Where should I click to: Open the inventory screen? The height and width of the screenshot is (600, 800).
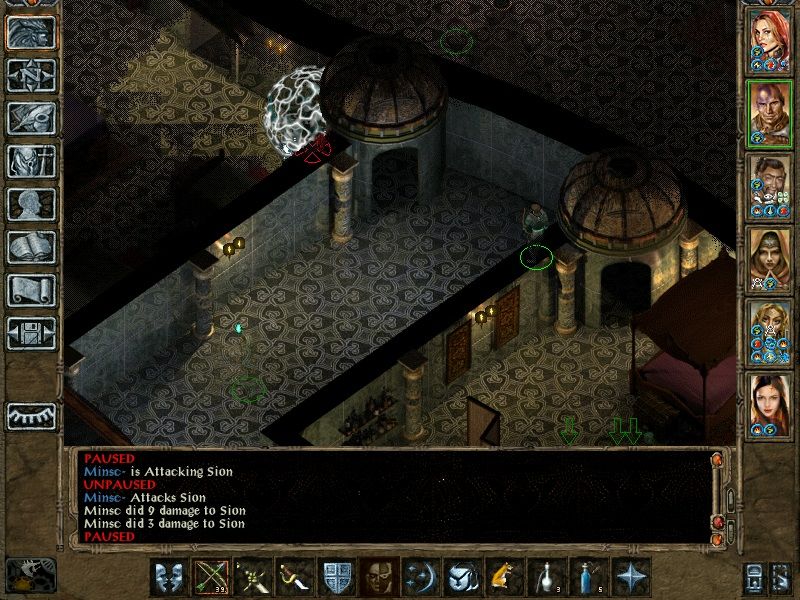point(31,161)
